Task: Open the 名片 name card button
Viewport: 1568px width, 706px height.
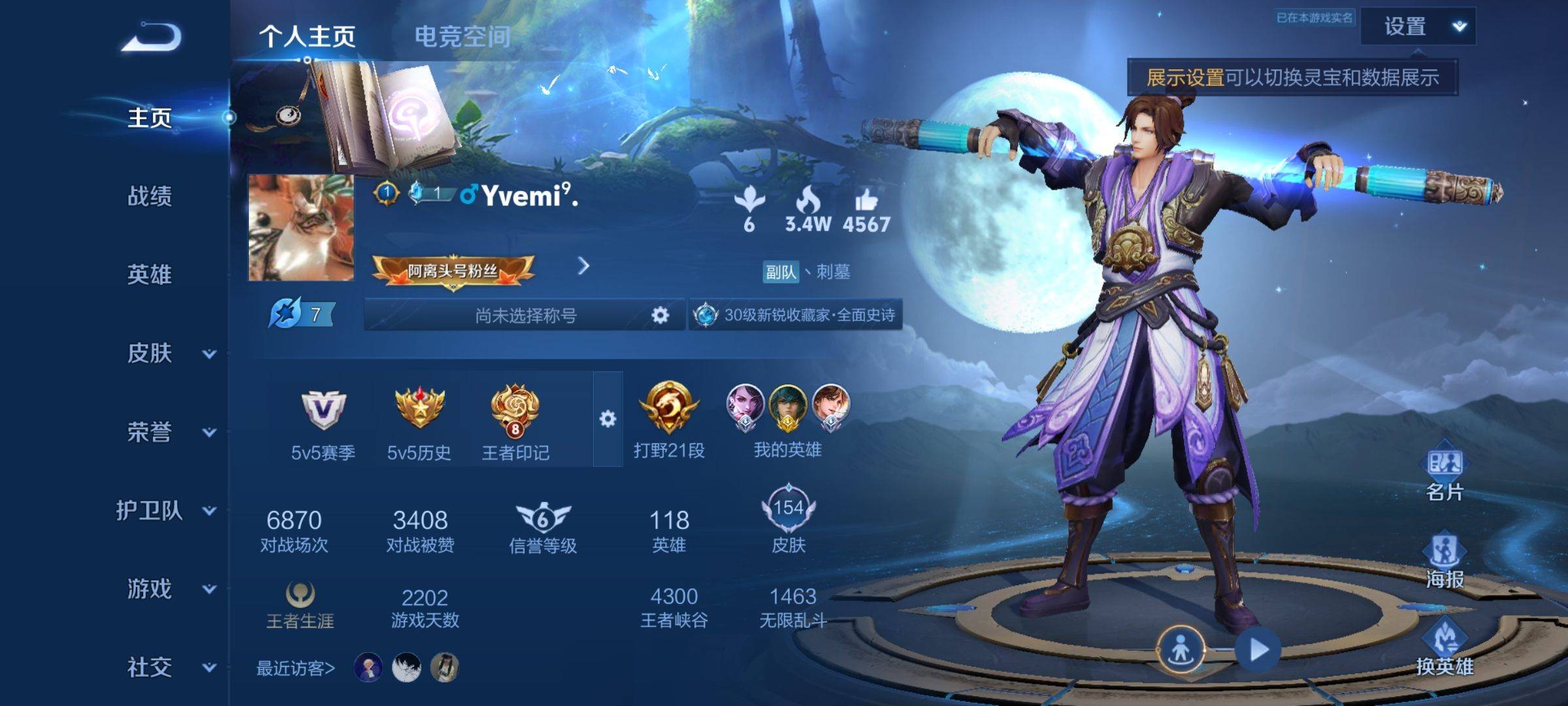Action: pos(1445,473)
